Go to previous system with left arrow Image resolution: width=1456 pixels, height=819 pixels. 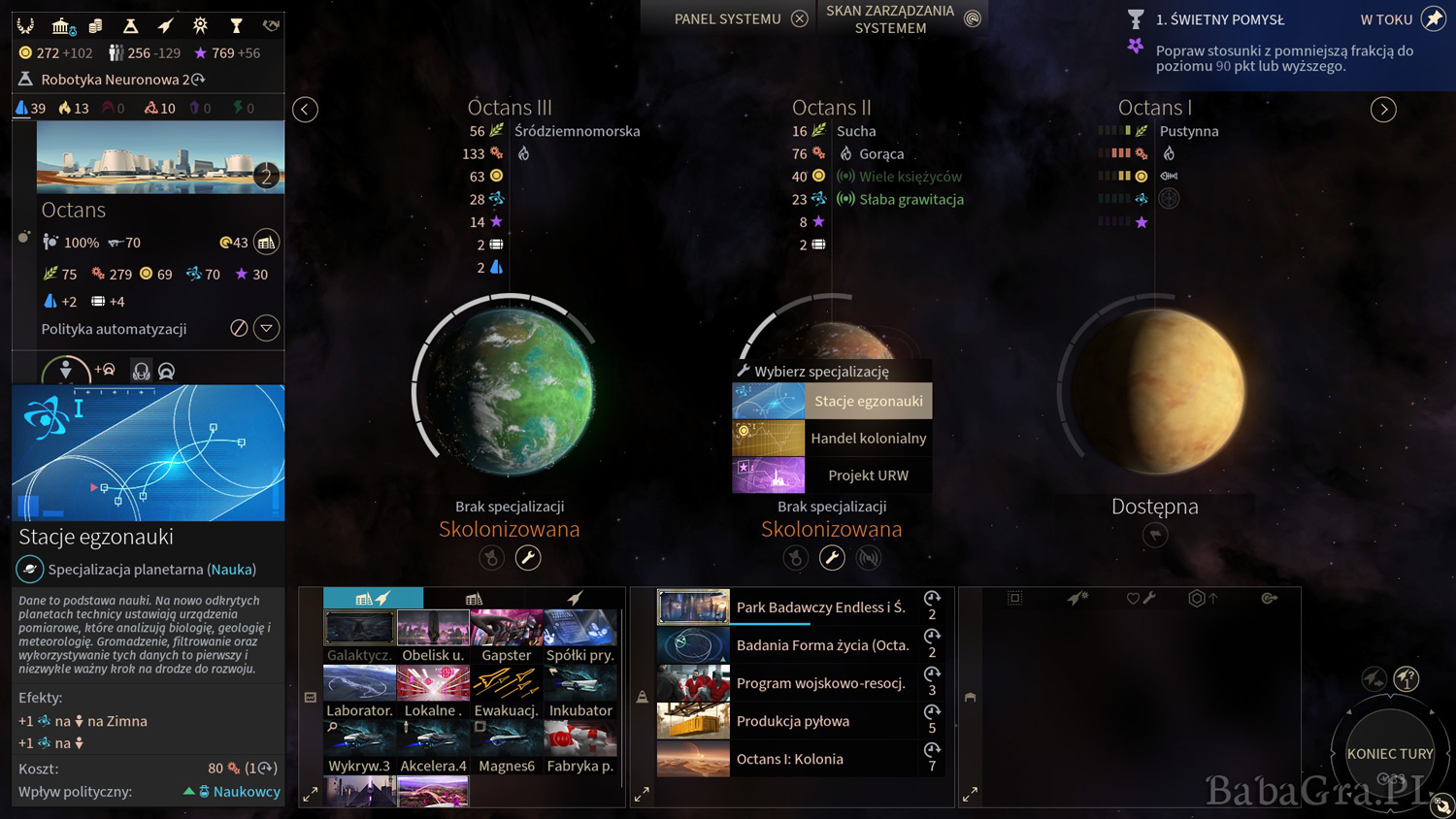click(x=306, y=110)
